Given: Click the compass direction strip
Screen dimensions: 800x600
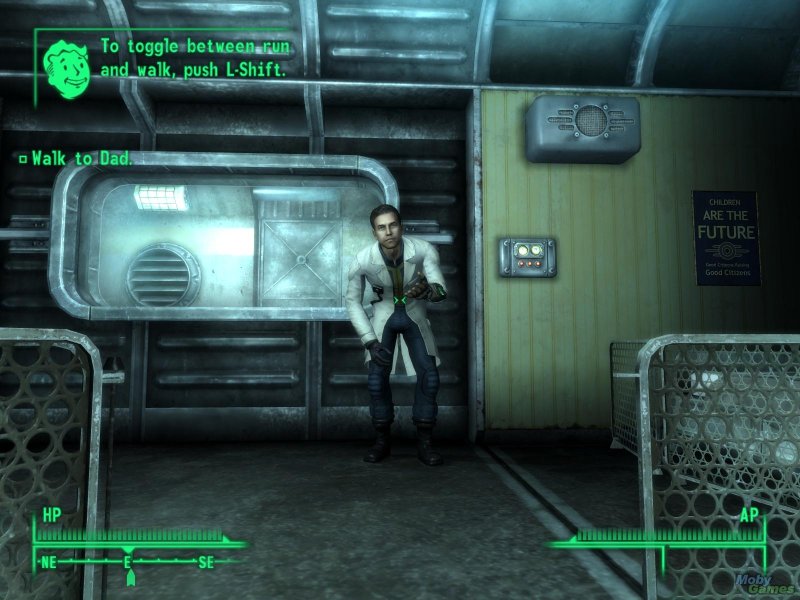Looking at the screenshot, I should (128, 563).
